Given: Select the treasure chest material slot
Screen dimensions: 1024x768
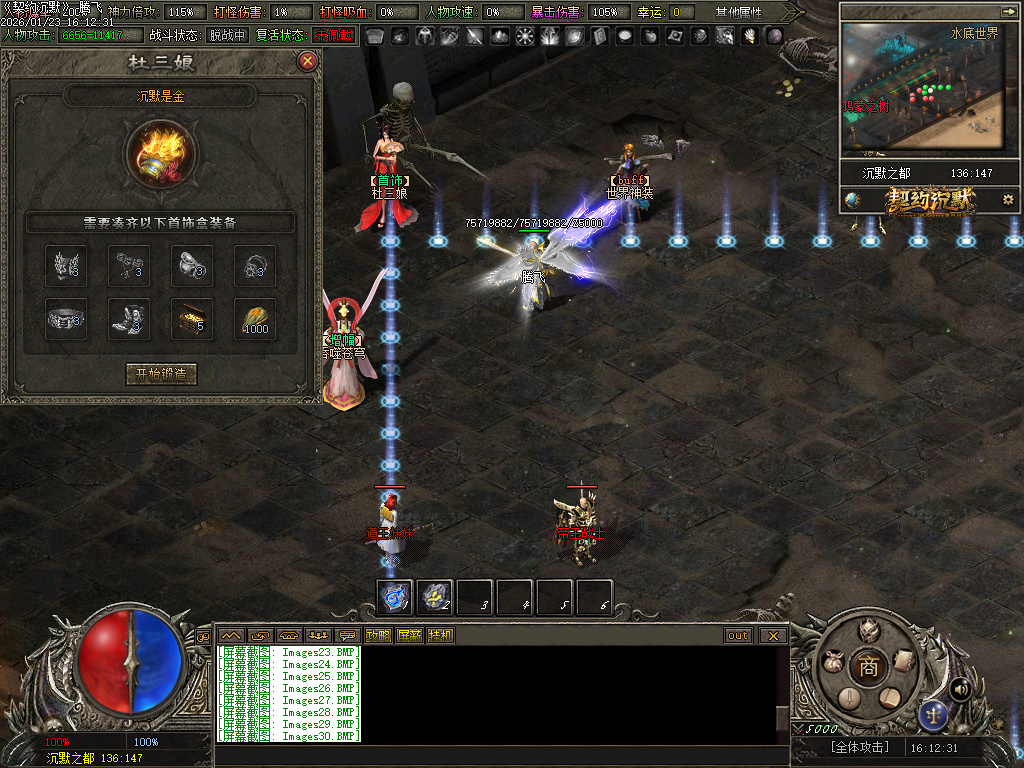Looking at the screenshot, I should (192, 318).
